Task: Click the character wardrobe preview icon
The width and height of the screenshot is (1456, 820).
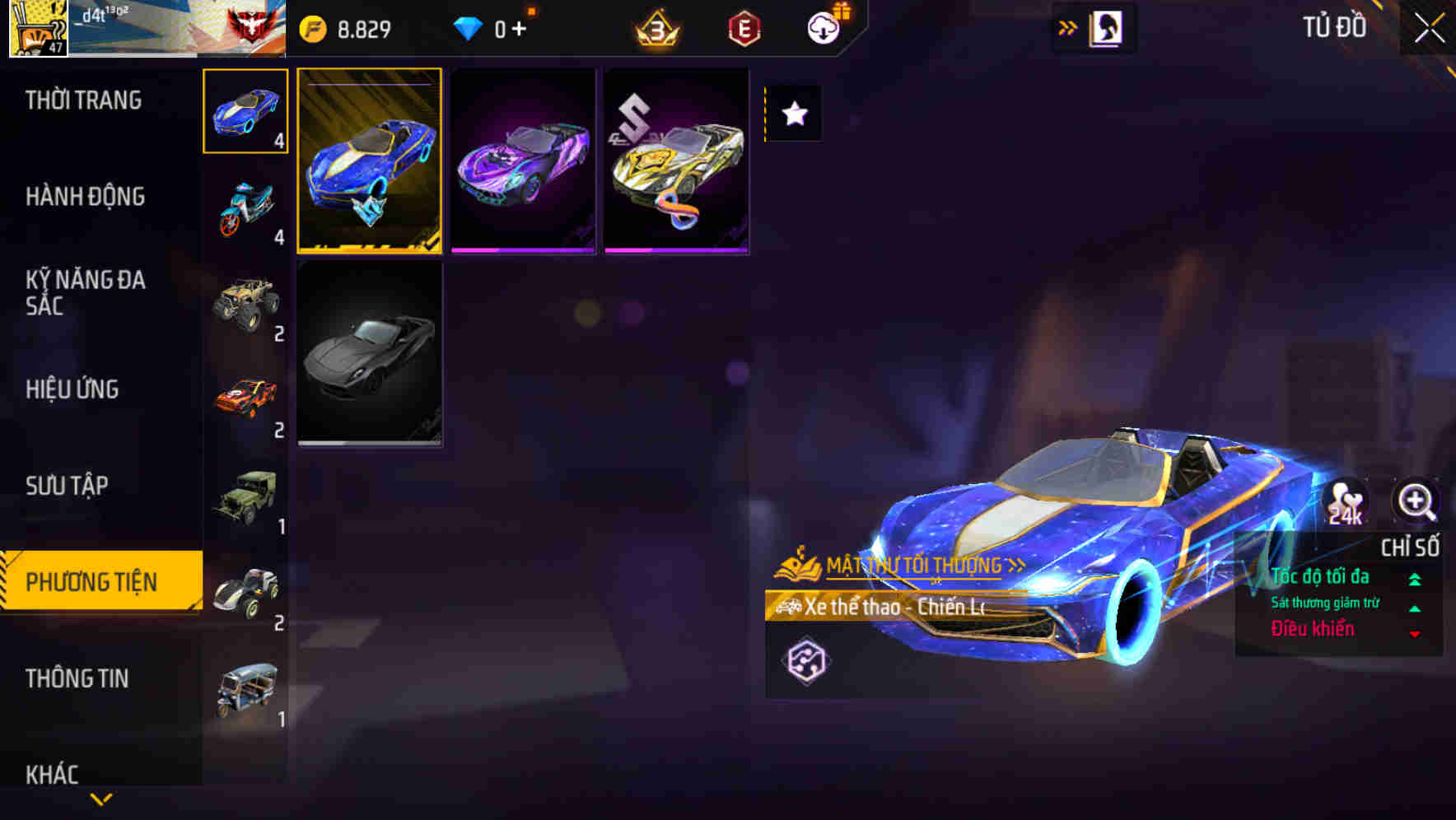Action: (1108, 27)
